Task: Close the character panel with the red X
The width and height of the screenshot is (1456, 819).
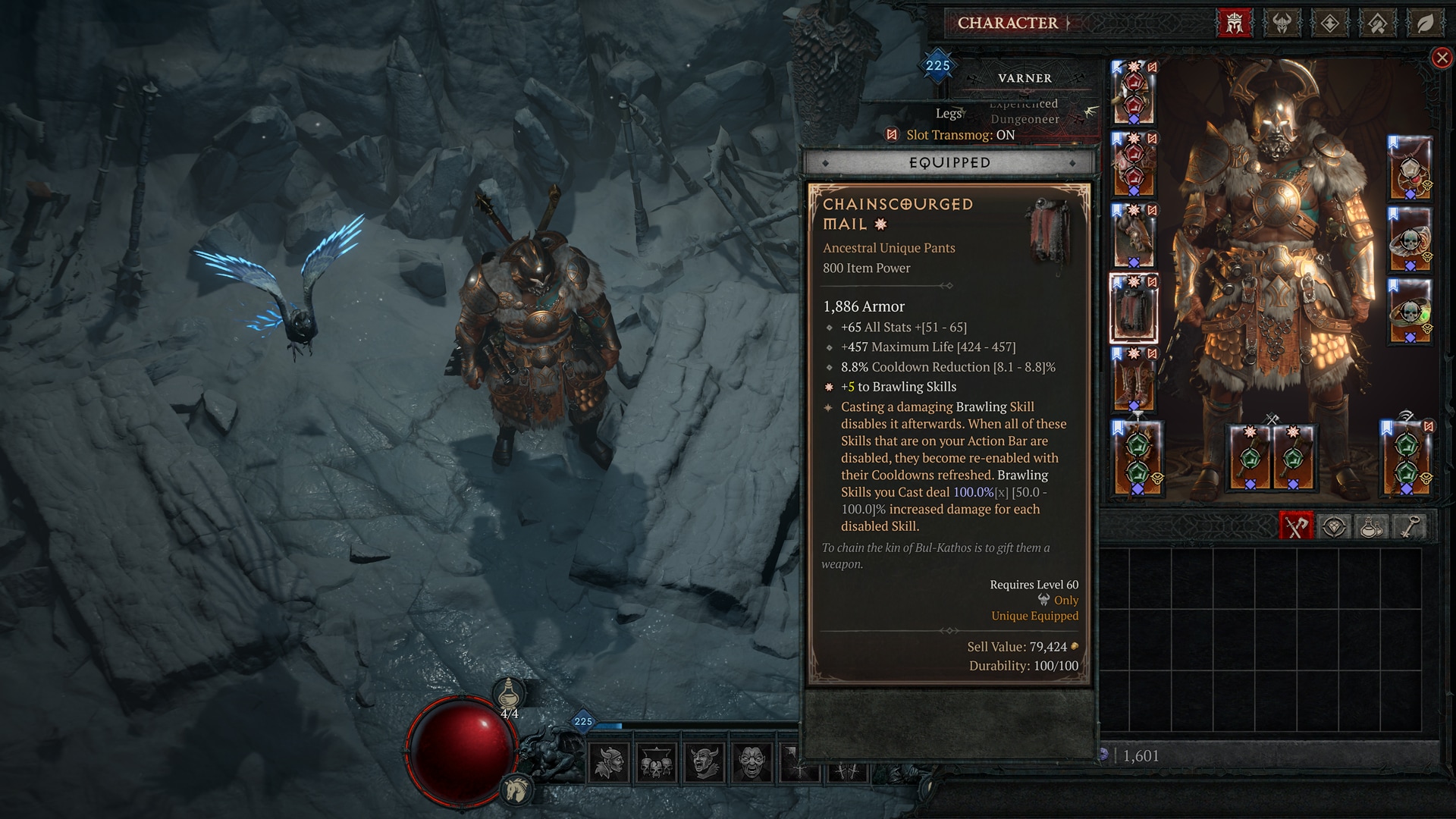Action: click(1442, 58)
